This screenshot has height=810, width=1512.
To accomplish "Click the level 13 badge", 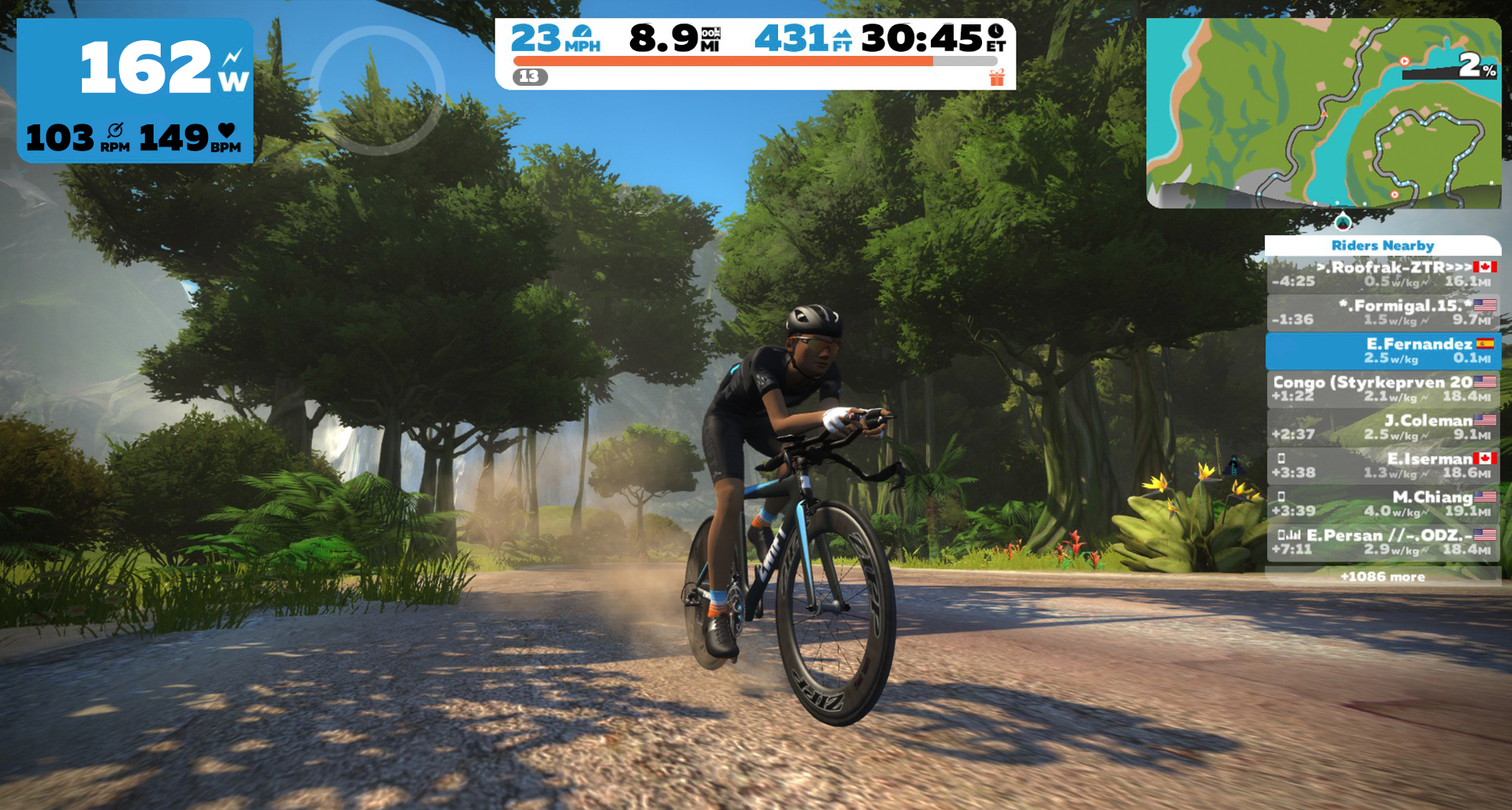I will (530, 76).
